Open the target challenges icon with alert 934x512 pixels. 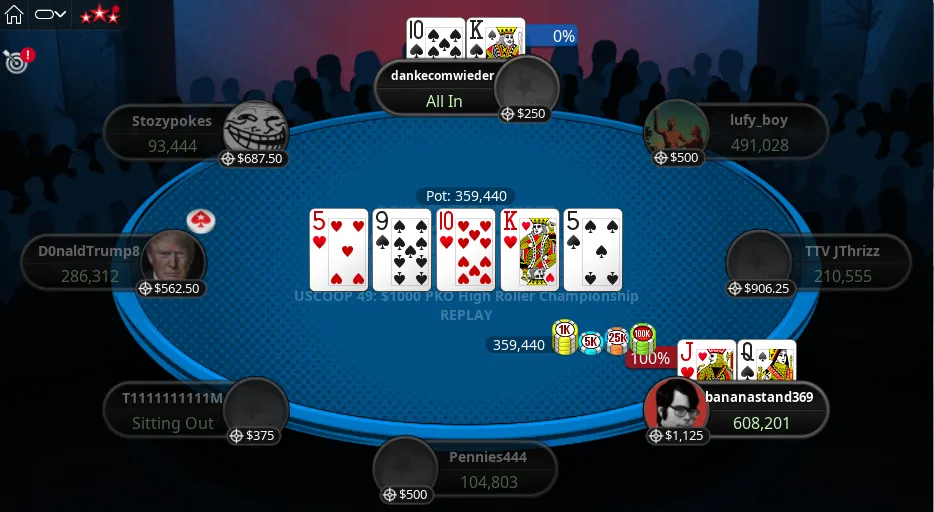16,61
